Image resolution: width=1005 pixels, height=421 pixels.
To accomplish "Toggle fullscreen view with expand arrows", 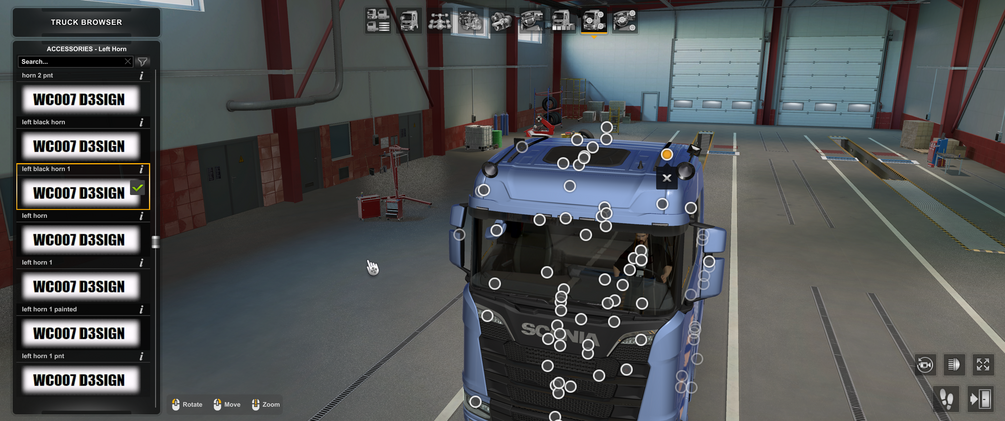I will tap(983, 365).
